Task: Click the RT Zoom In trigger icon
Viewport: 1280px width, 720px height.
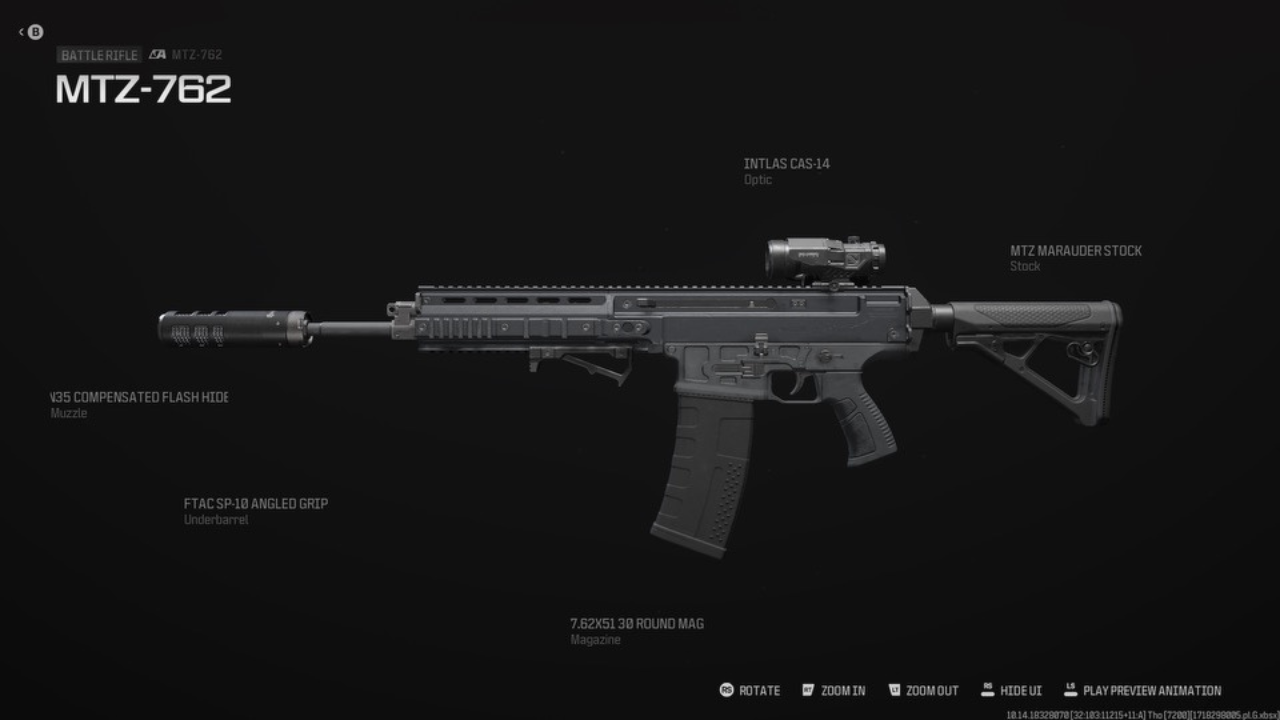Action: [x=806, y=690]
